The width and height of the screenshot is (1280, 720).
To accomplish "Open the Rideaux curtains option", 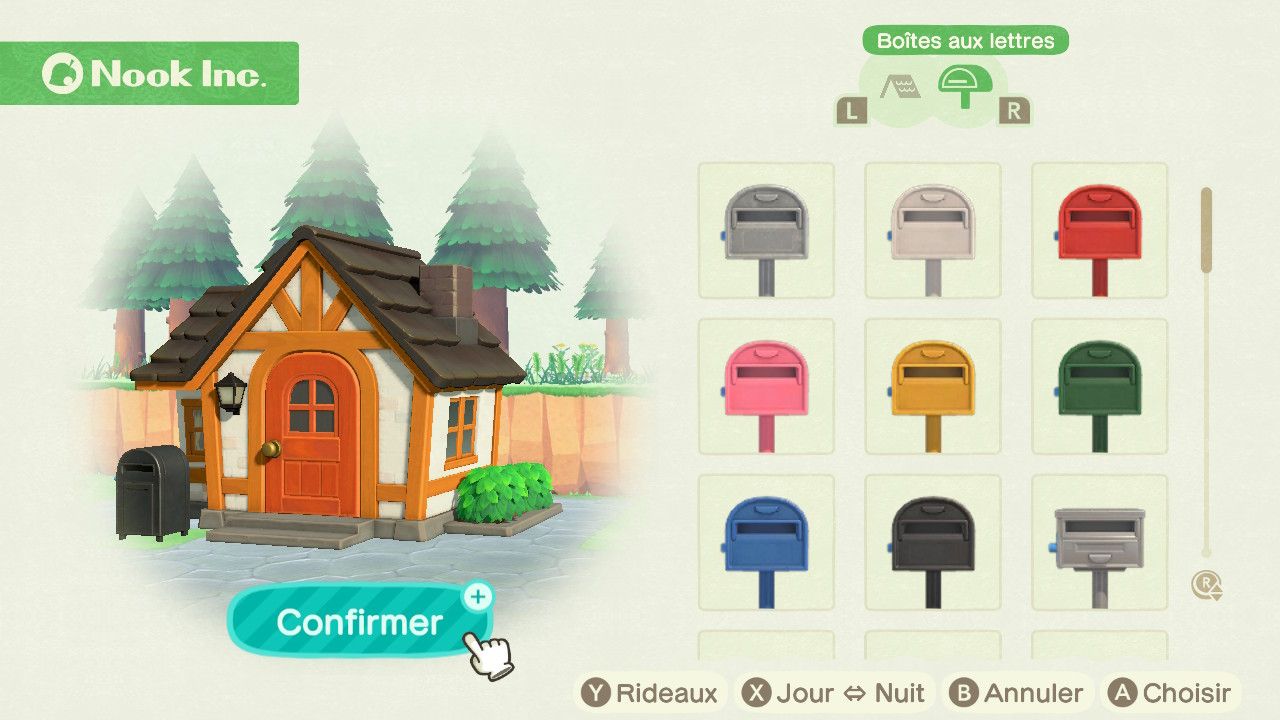I will click(x=652, y=693).
